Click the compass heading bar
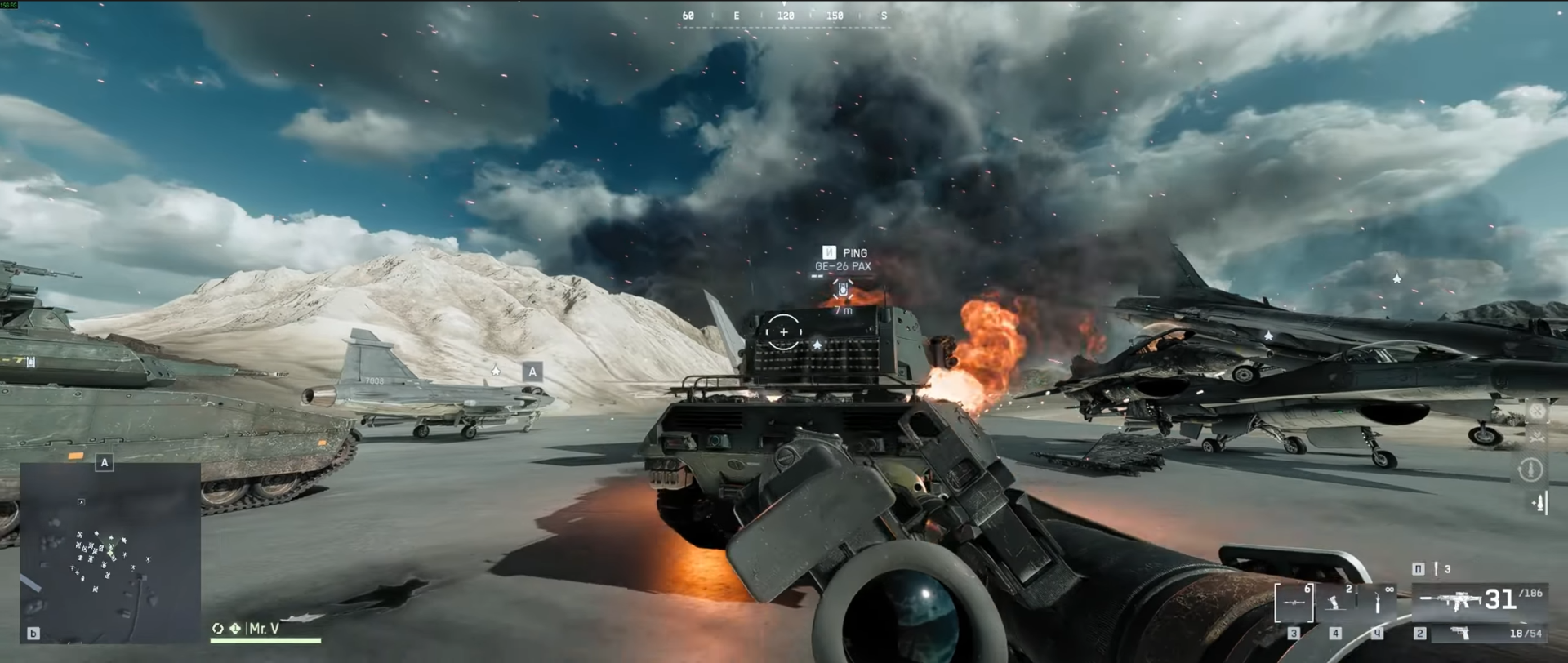This screenshot has height=663, width=1568. coord(784,16)
